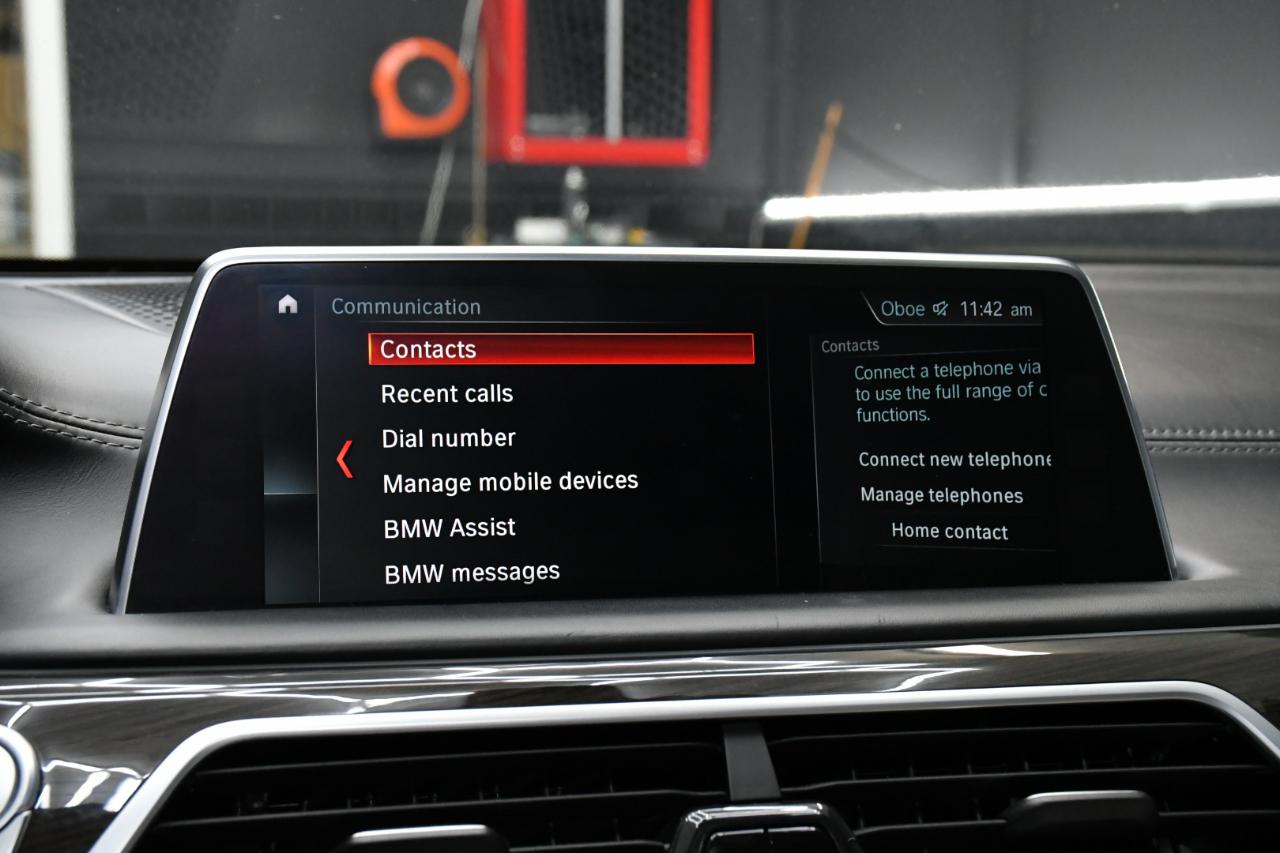Select the Communication menu title
Image resolution: width=1280 pixels, height=853 pixels.
tap(406, 306)
